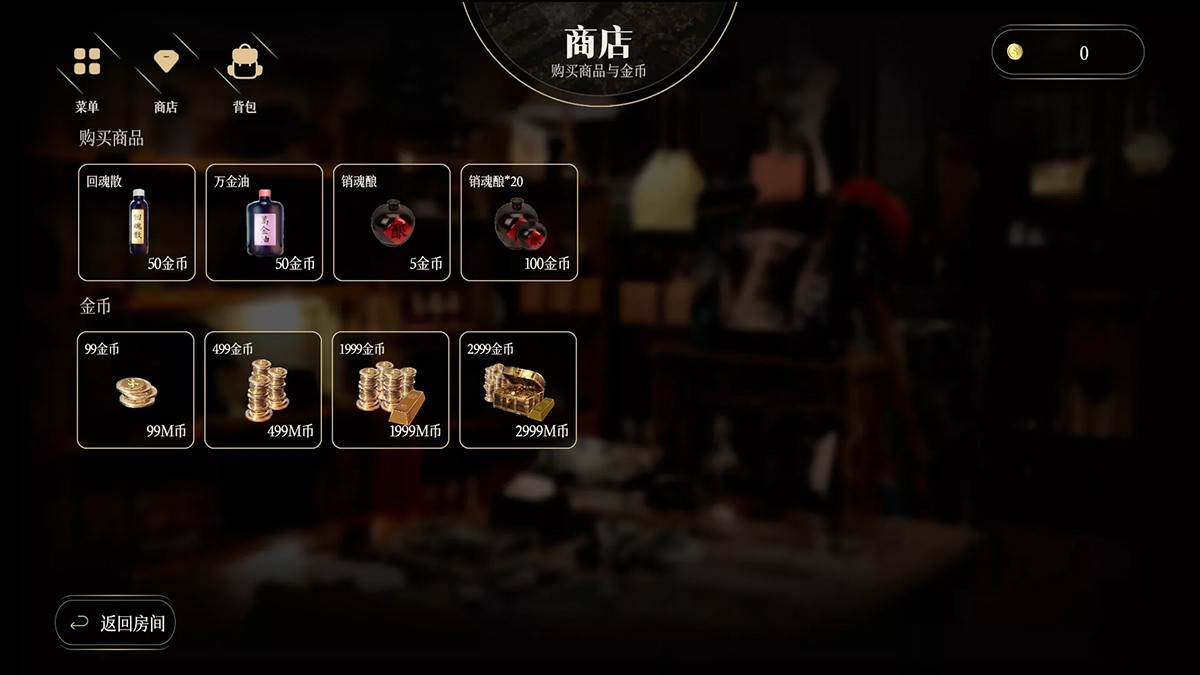Viewport: 1200px width, 675px height.
Task: Select the 499金币 coin pack
Action: click(263, 389)
